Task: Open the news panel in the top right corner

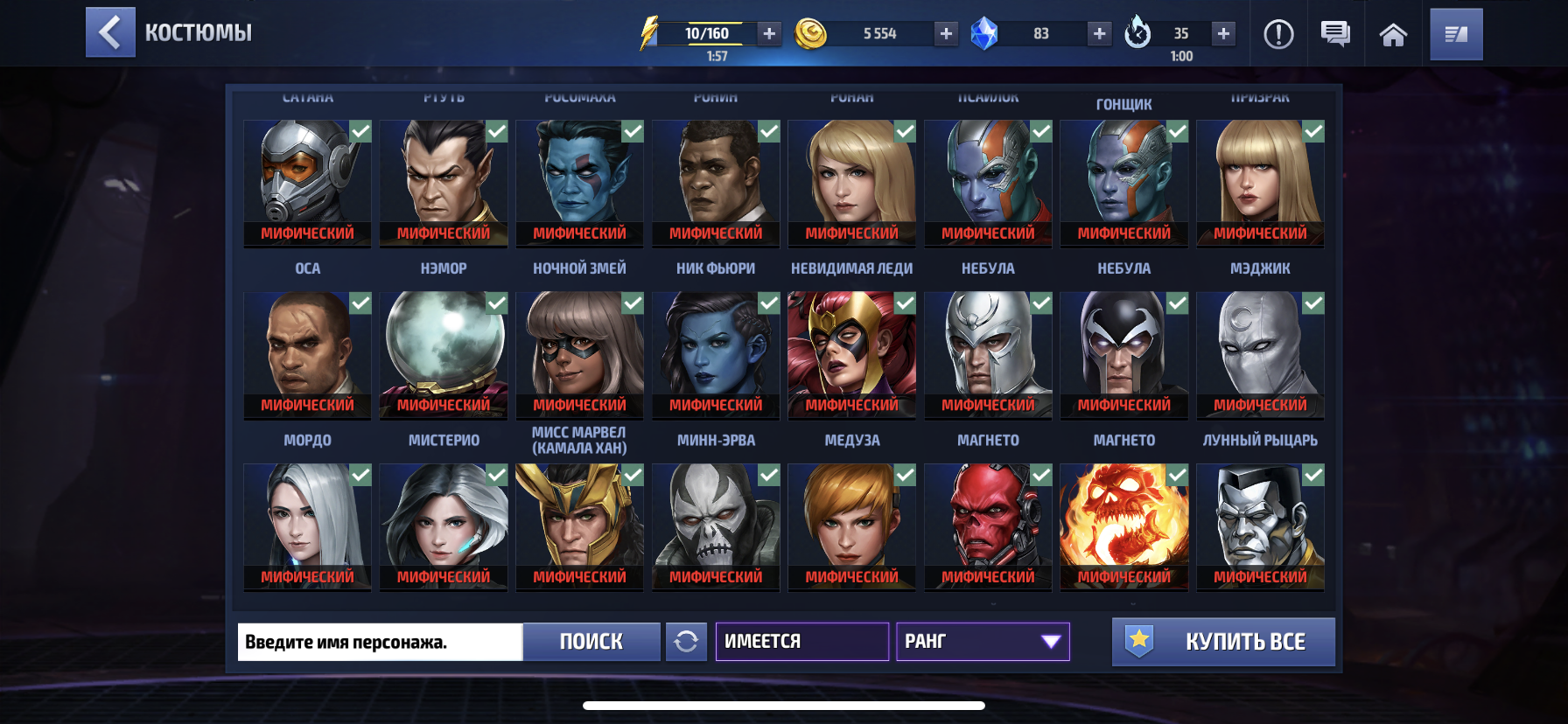Action: coord(1455,33)
